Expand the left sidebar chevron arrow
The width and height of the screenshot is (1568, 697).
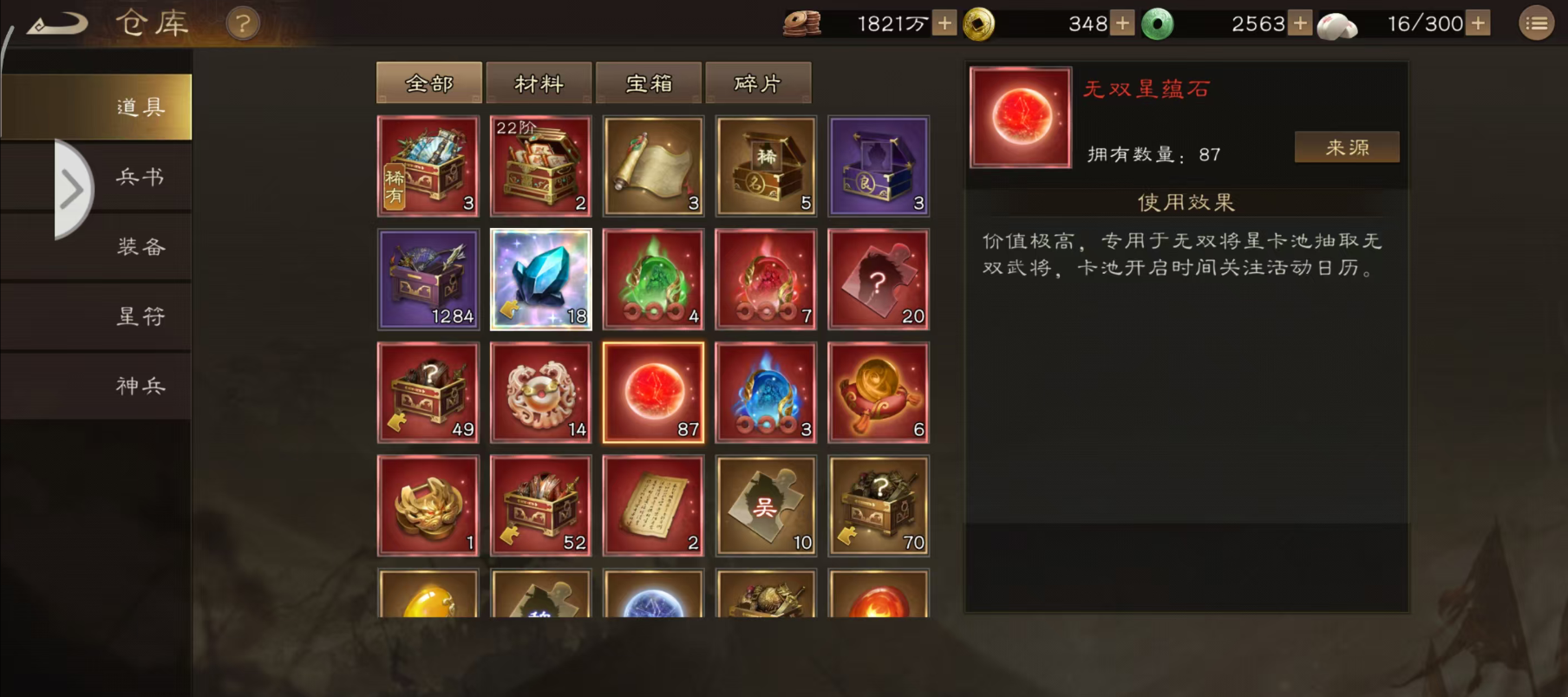tap(69, 191)
